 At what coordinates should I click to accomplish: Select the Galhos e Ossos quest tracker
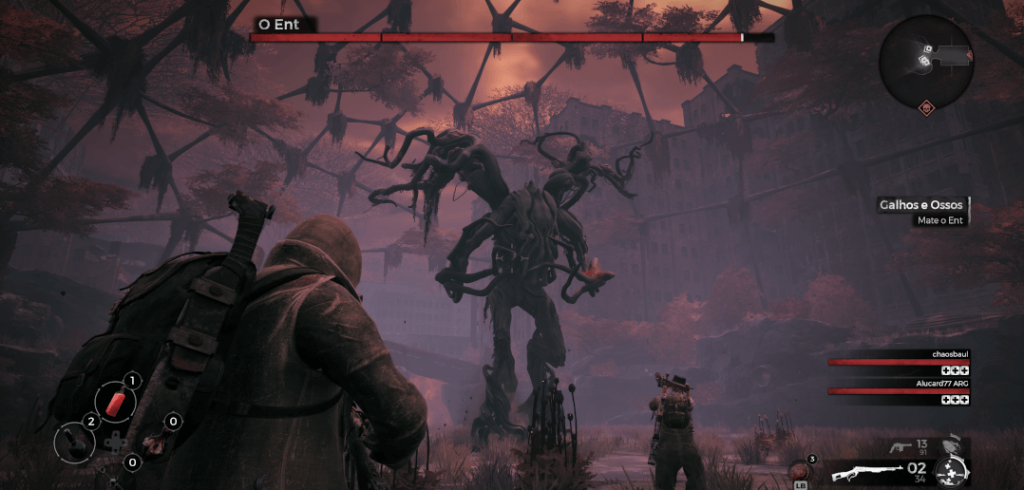(x=919, y=205)
